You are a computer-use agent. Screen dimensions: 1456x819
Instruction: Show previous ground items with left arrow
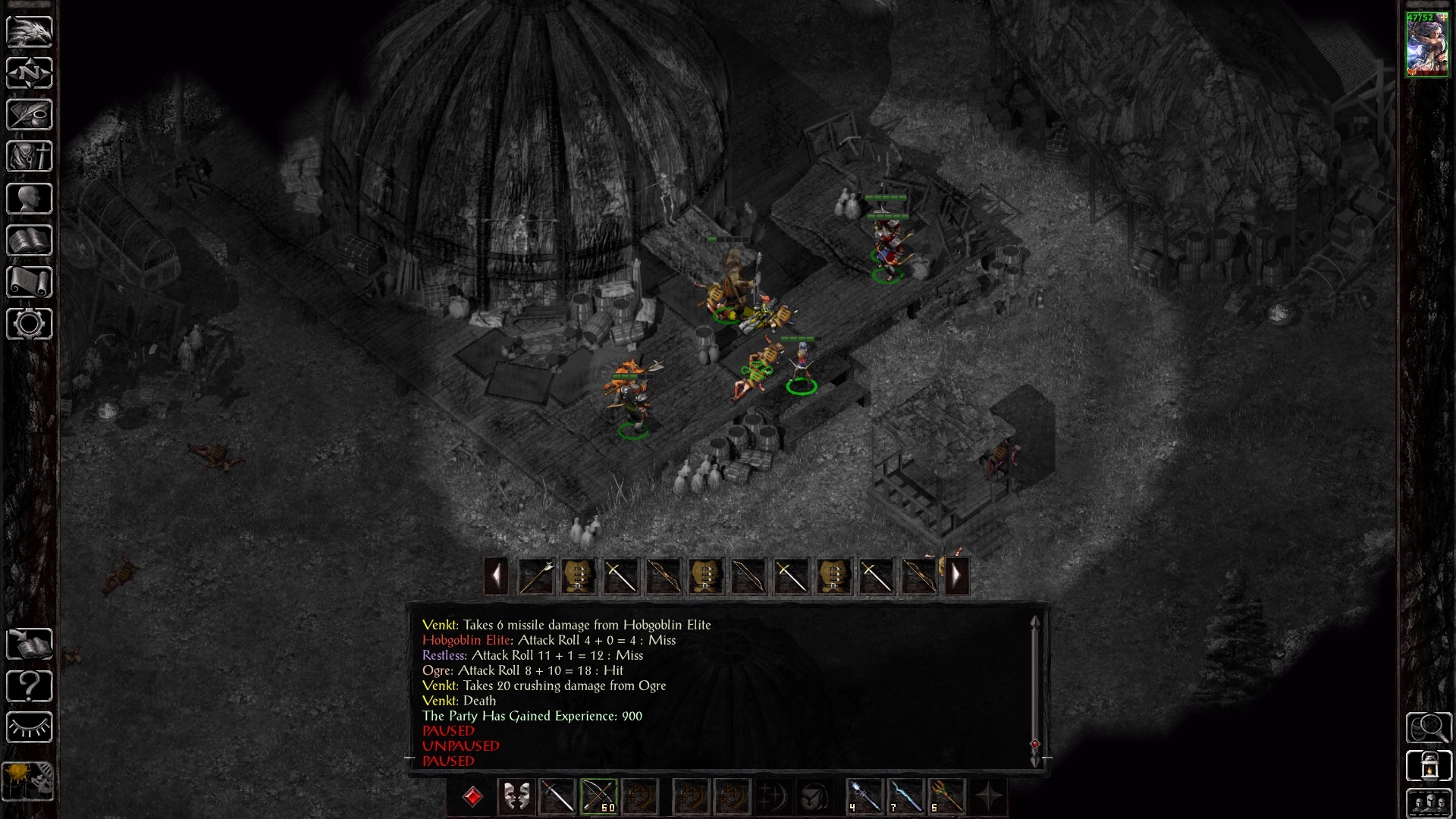pos(496,576)
